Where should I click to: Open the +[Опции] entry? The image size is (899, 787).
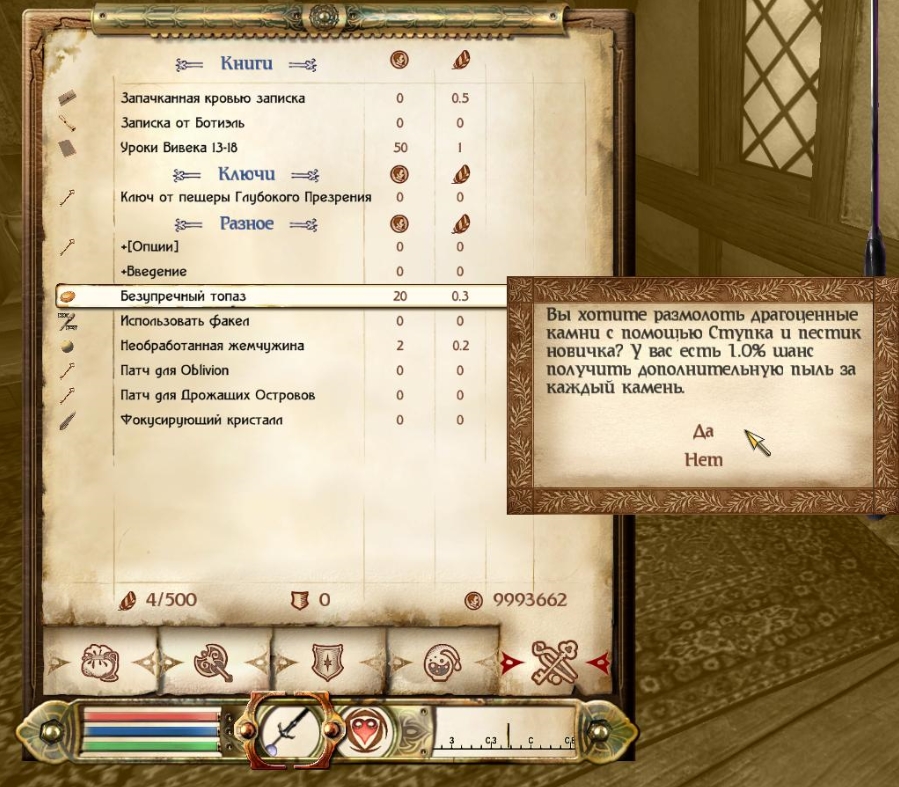click(x=150, y=247)
